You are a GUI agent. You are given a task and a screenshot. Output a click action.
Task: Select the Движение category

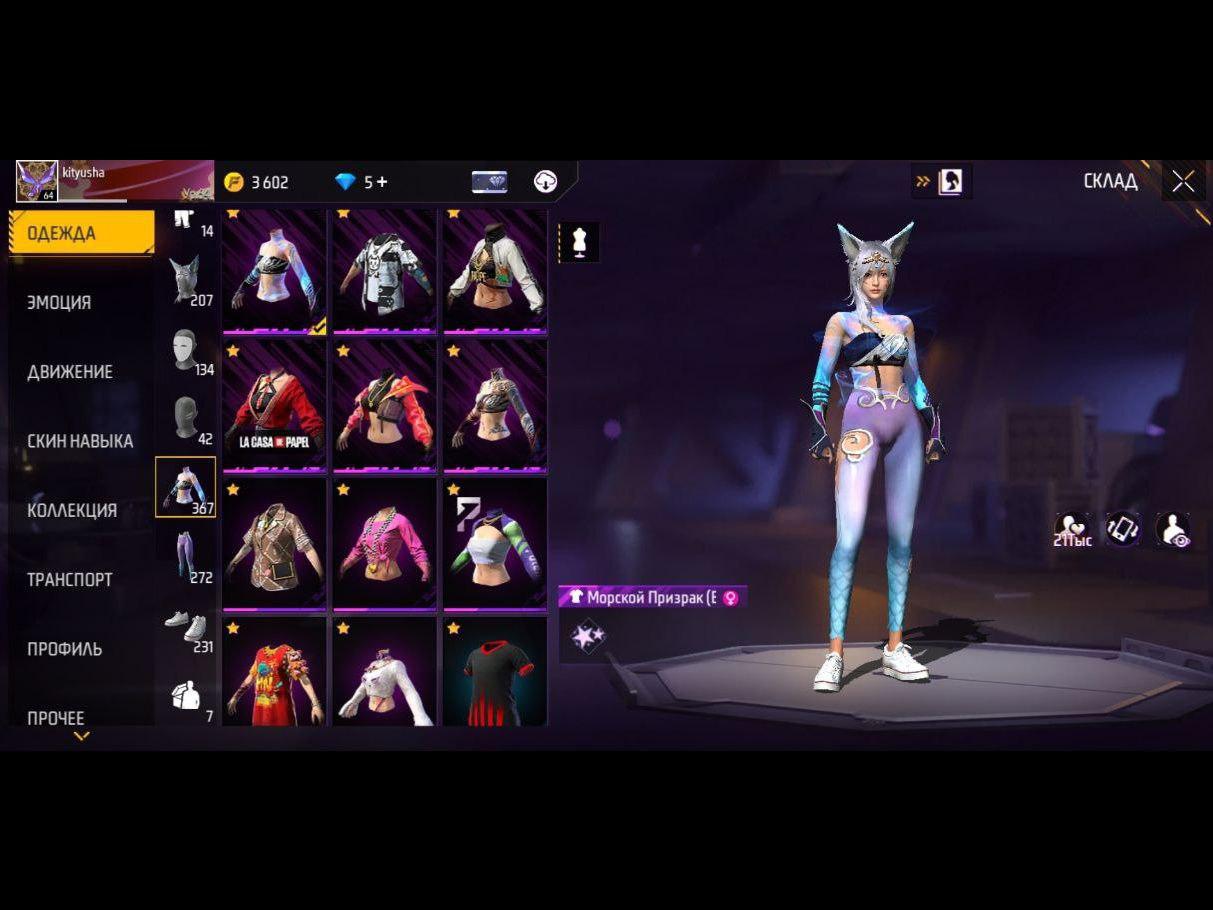pyautogui.click(x=69, y=371)
